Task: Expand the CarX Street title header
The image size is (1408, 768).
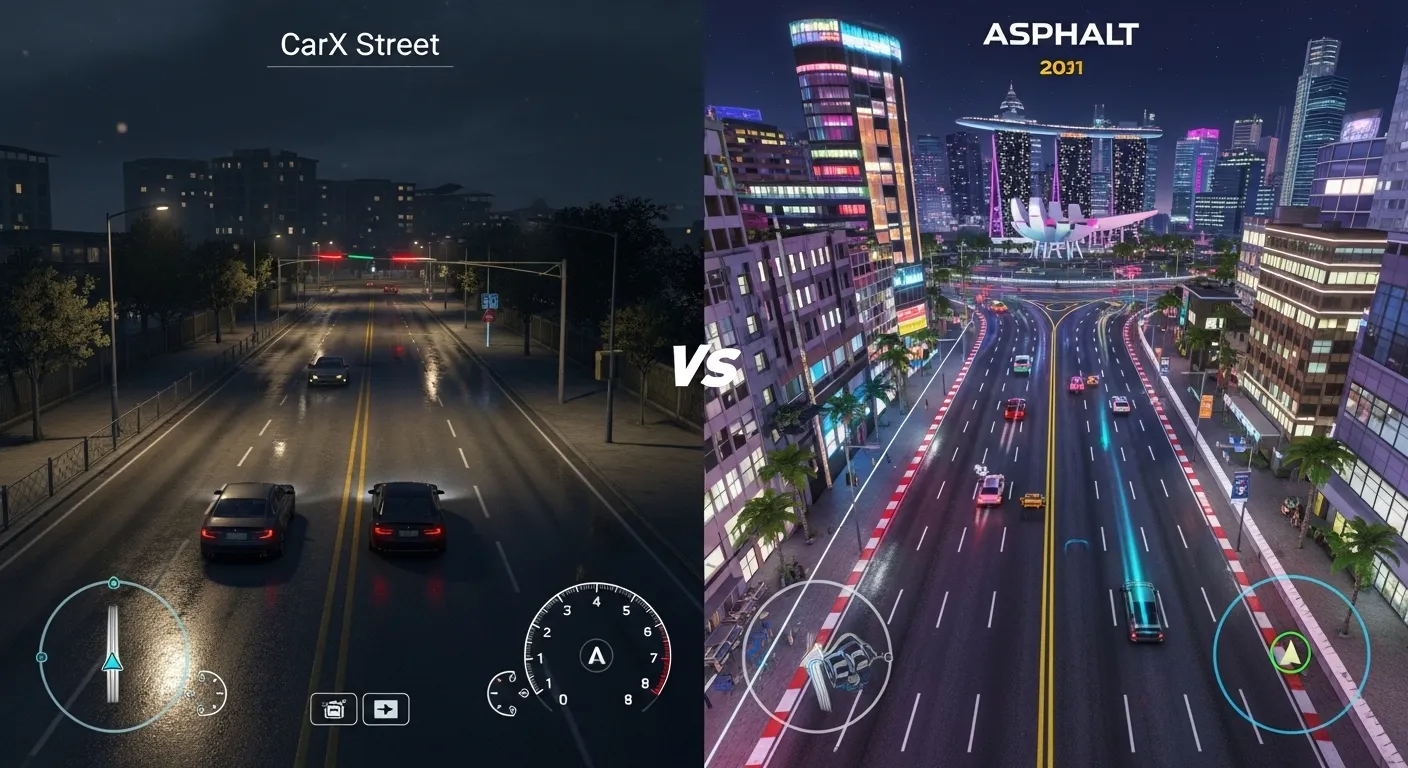Action: pyautogui.click(x=360, y=45)
